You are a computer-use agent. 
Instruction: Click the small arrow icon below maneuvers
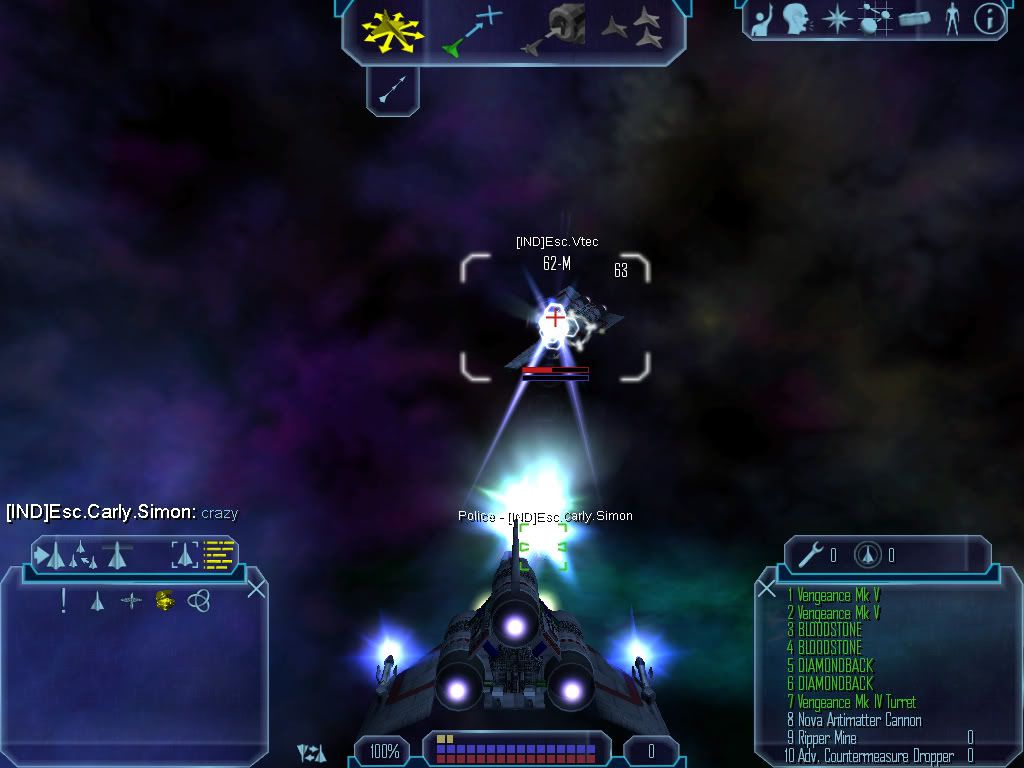(391, 90)
